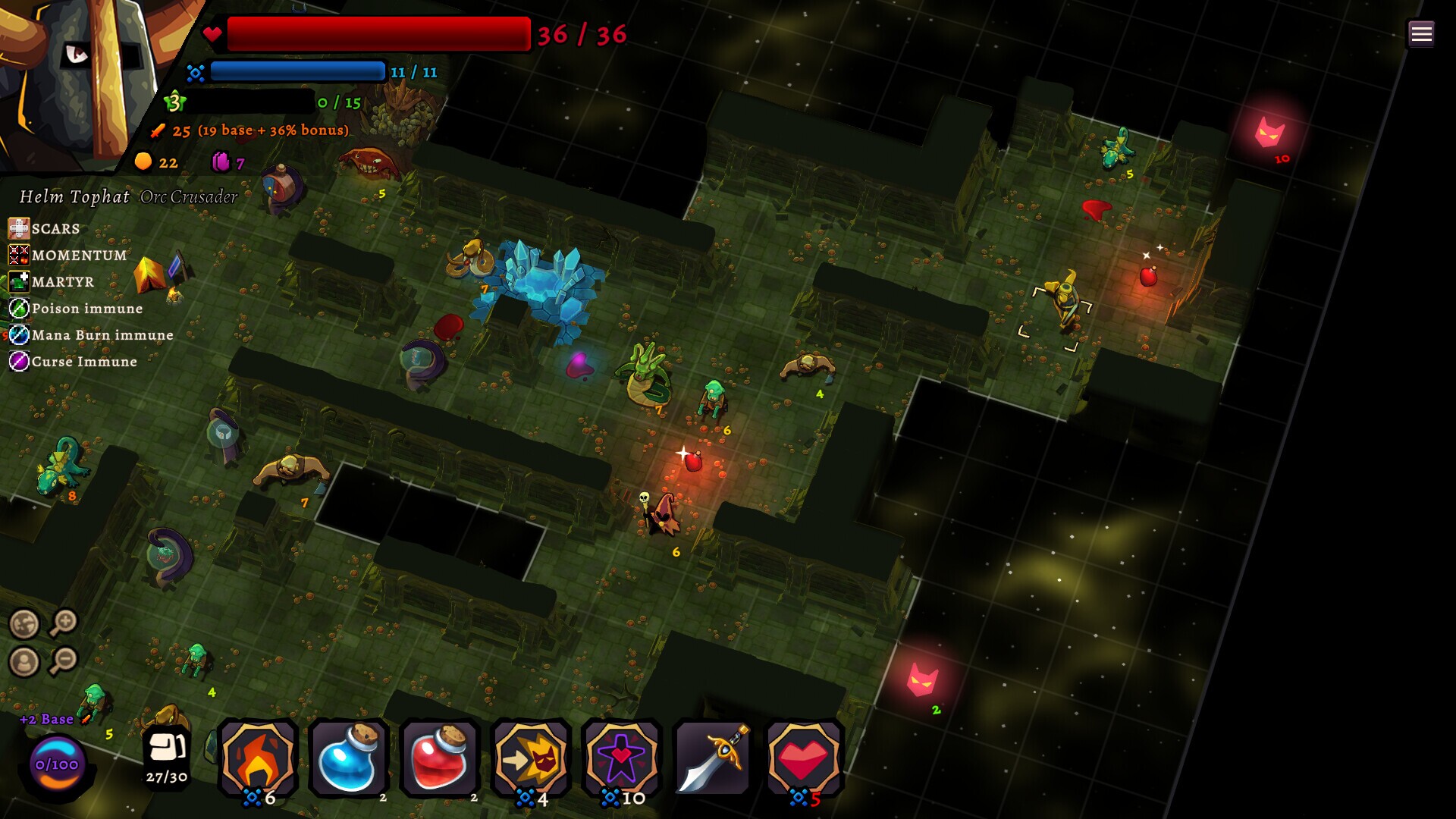Activate the red heart skill costing 5
The image size is (1456, 819).
(802, 758)
